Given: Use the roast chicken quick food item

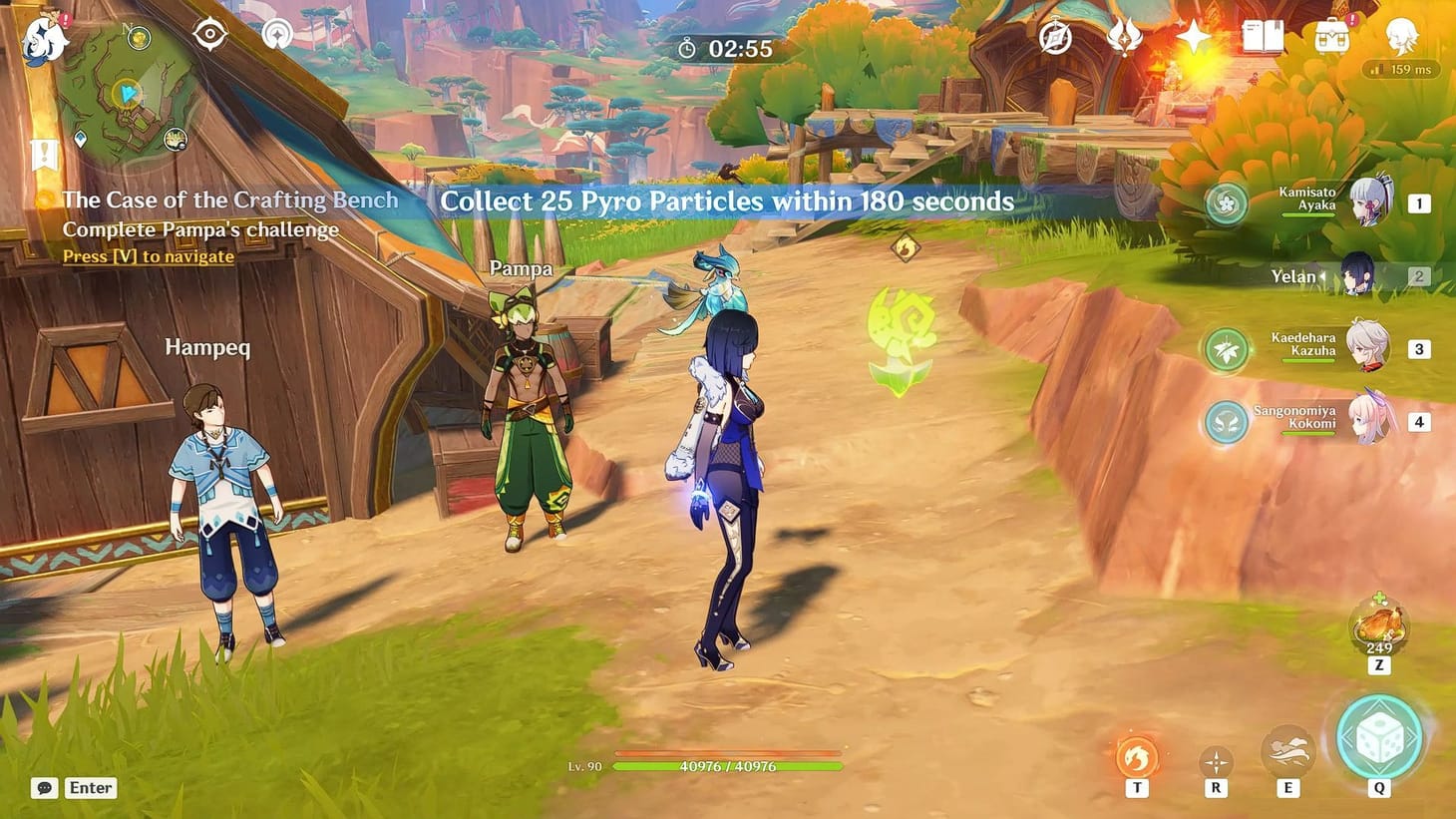Looking at the screenshot, I should click(1378, 625).
